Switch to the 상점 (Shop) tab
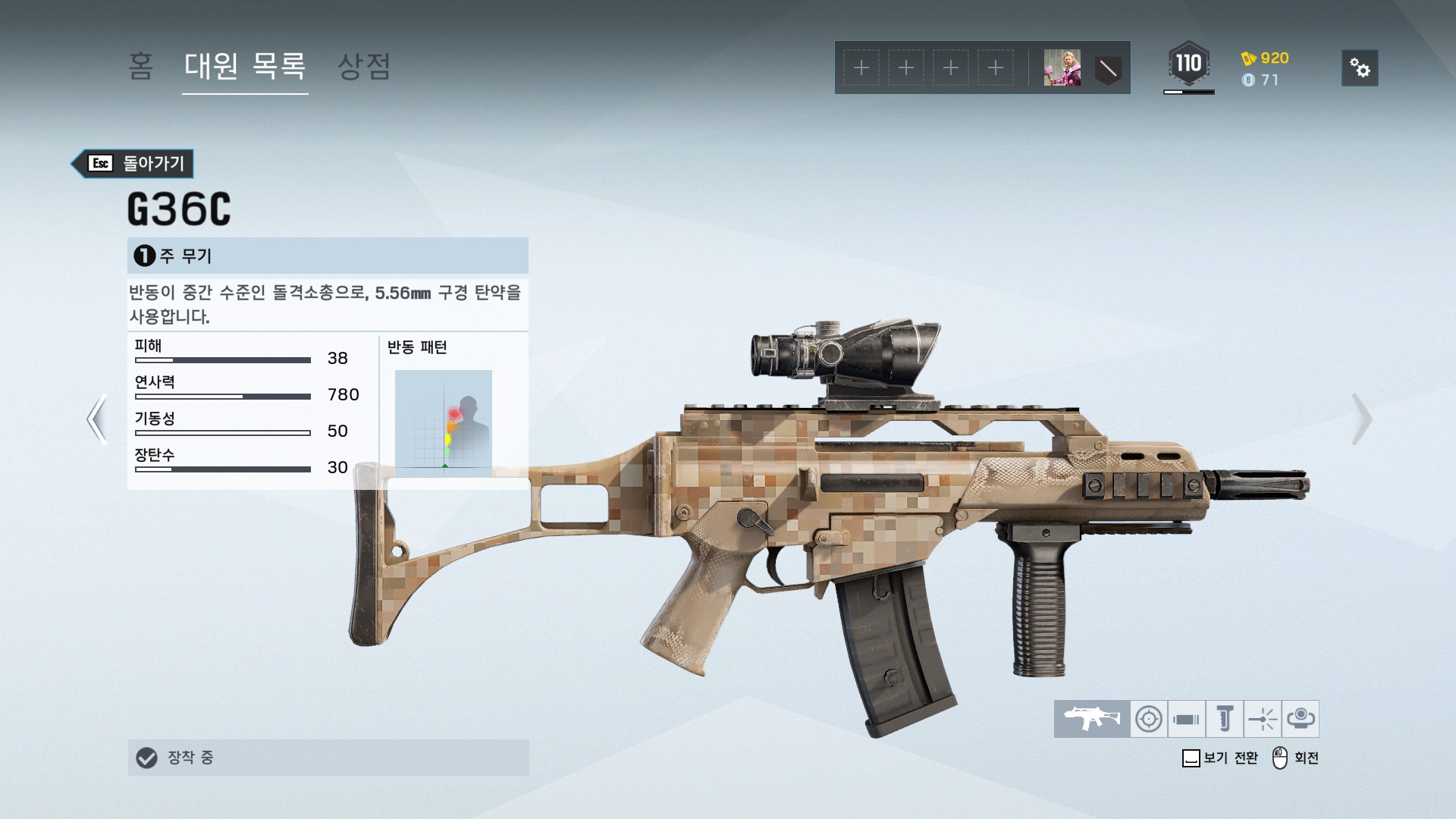 pos(364,67)
